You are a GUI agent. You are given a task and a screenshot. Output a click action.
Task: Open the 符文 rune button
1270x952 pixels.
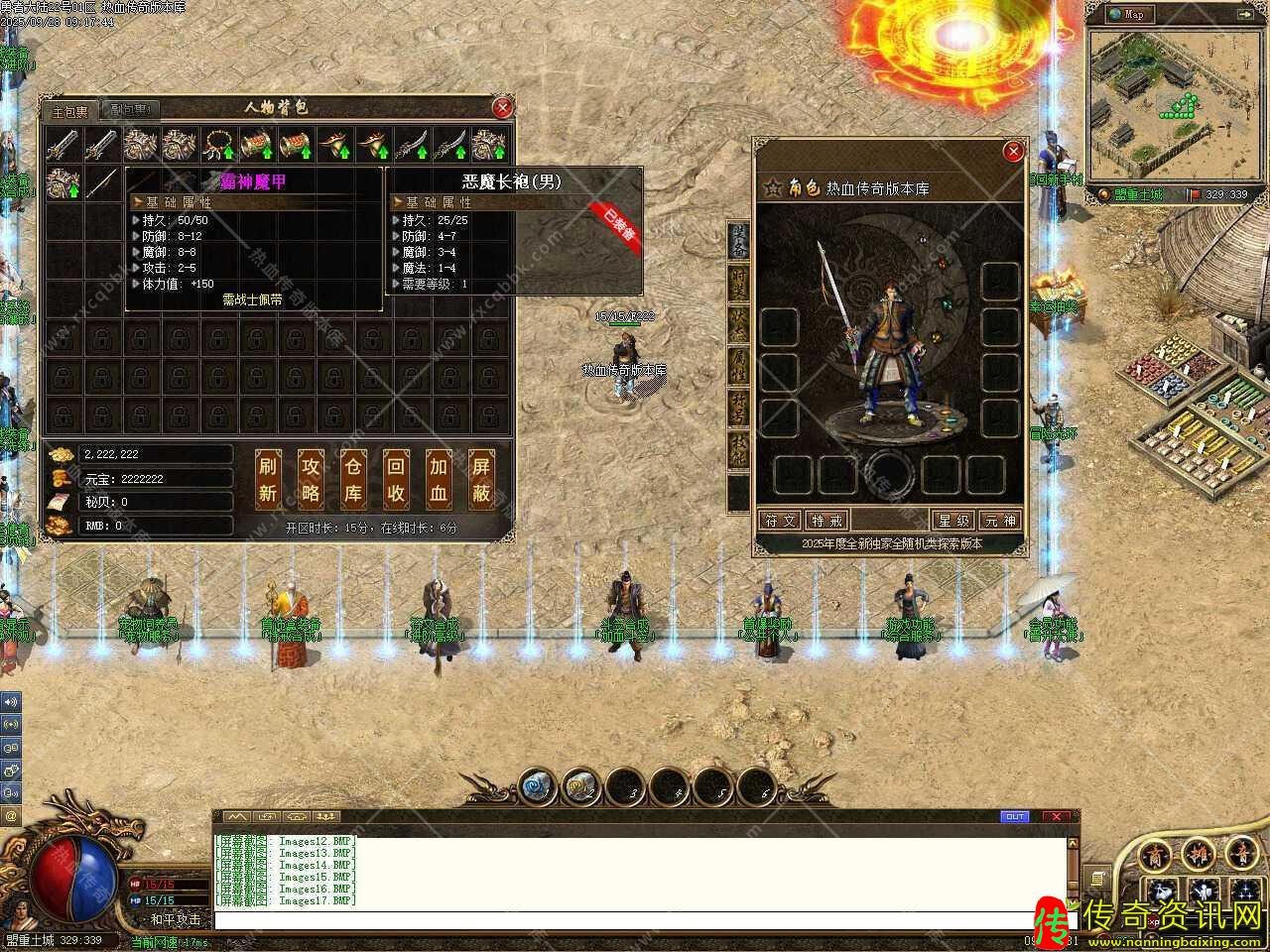(780, 521)
